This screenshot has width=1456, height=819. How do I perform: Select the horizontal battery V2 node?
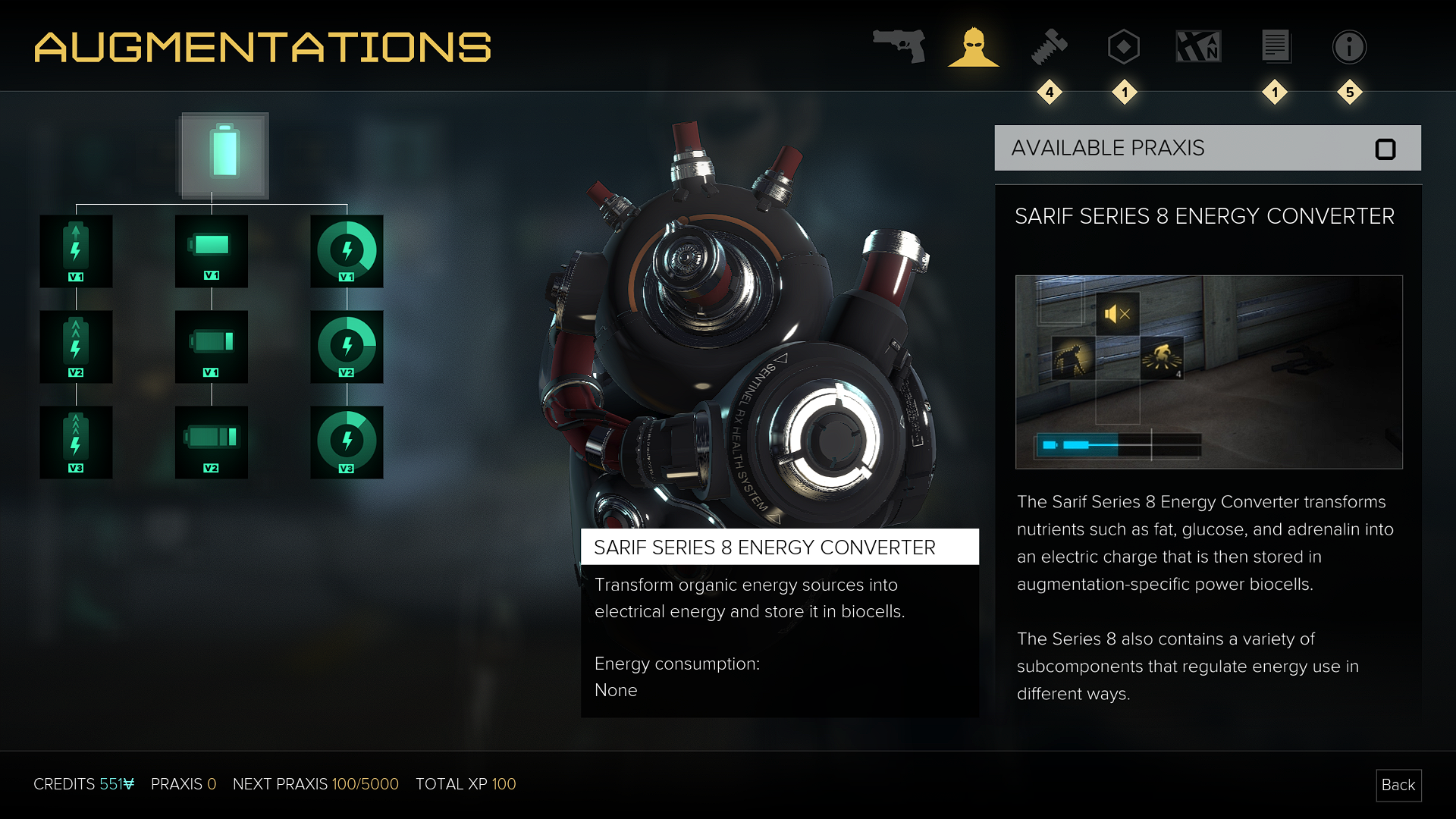[x=211, y=442]
